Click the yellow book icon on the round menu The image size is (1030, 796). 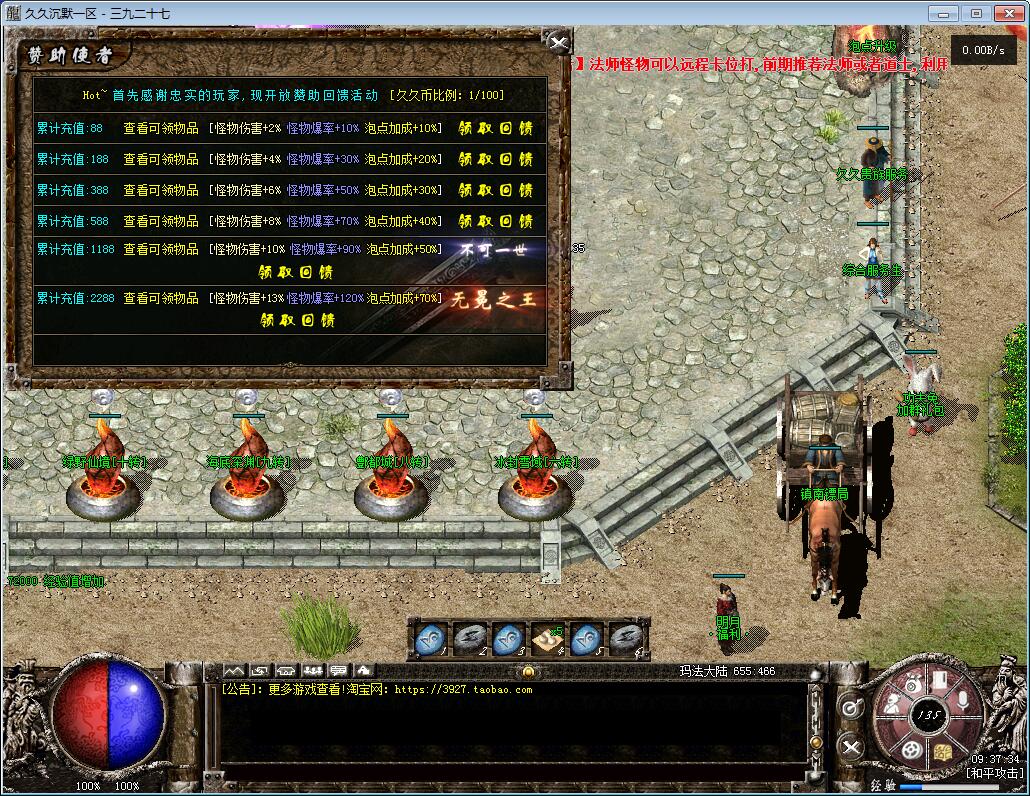pos(942,751)
